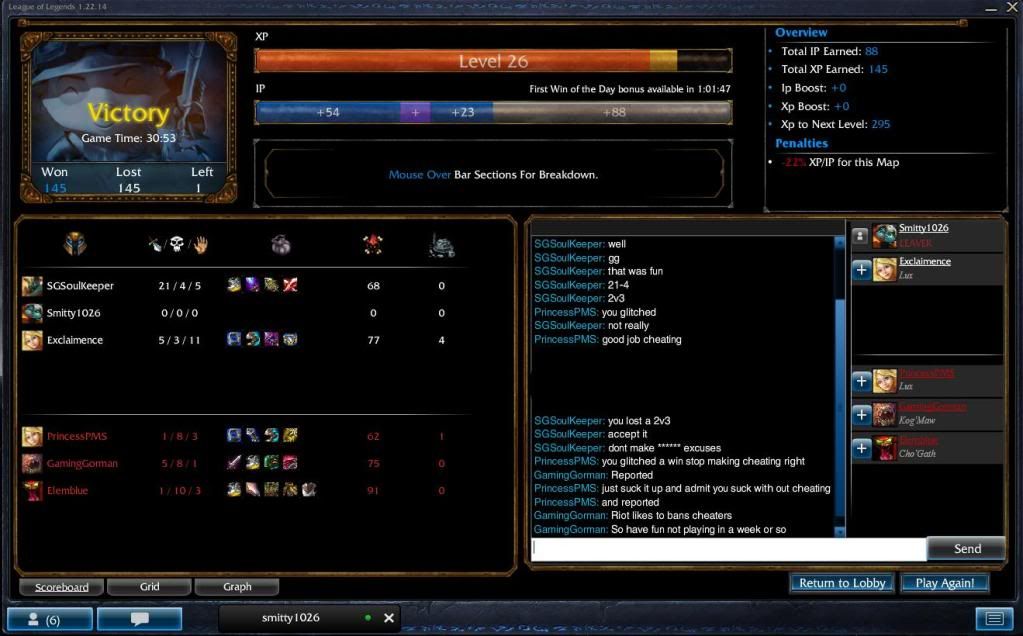The height and width of the screenshot is (636, 1023).
Task: Open the Grid stats tab
Action: [x=149, y=587]
